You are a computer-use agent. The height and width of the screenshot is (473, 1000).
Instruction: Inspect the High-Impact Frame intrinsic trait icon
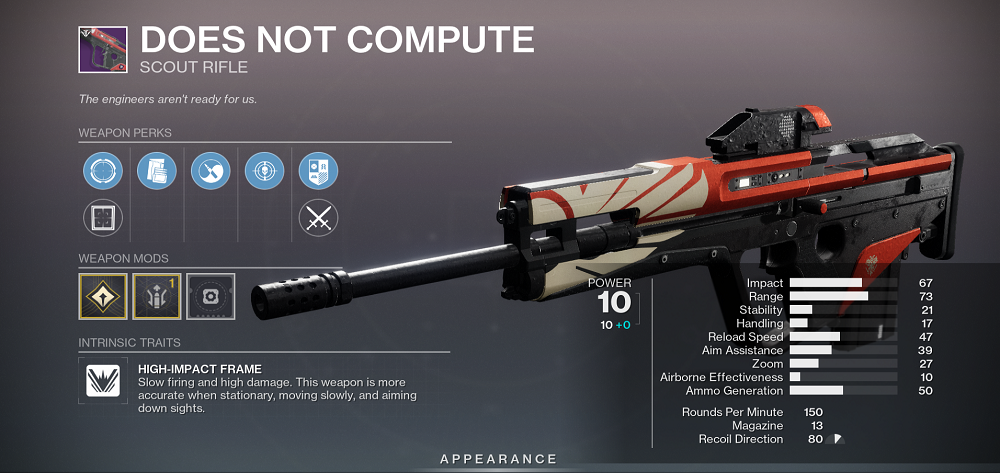103,381
